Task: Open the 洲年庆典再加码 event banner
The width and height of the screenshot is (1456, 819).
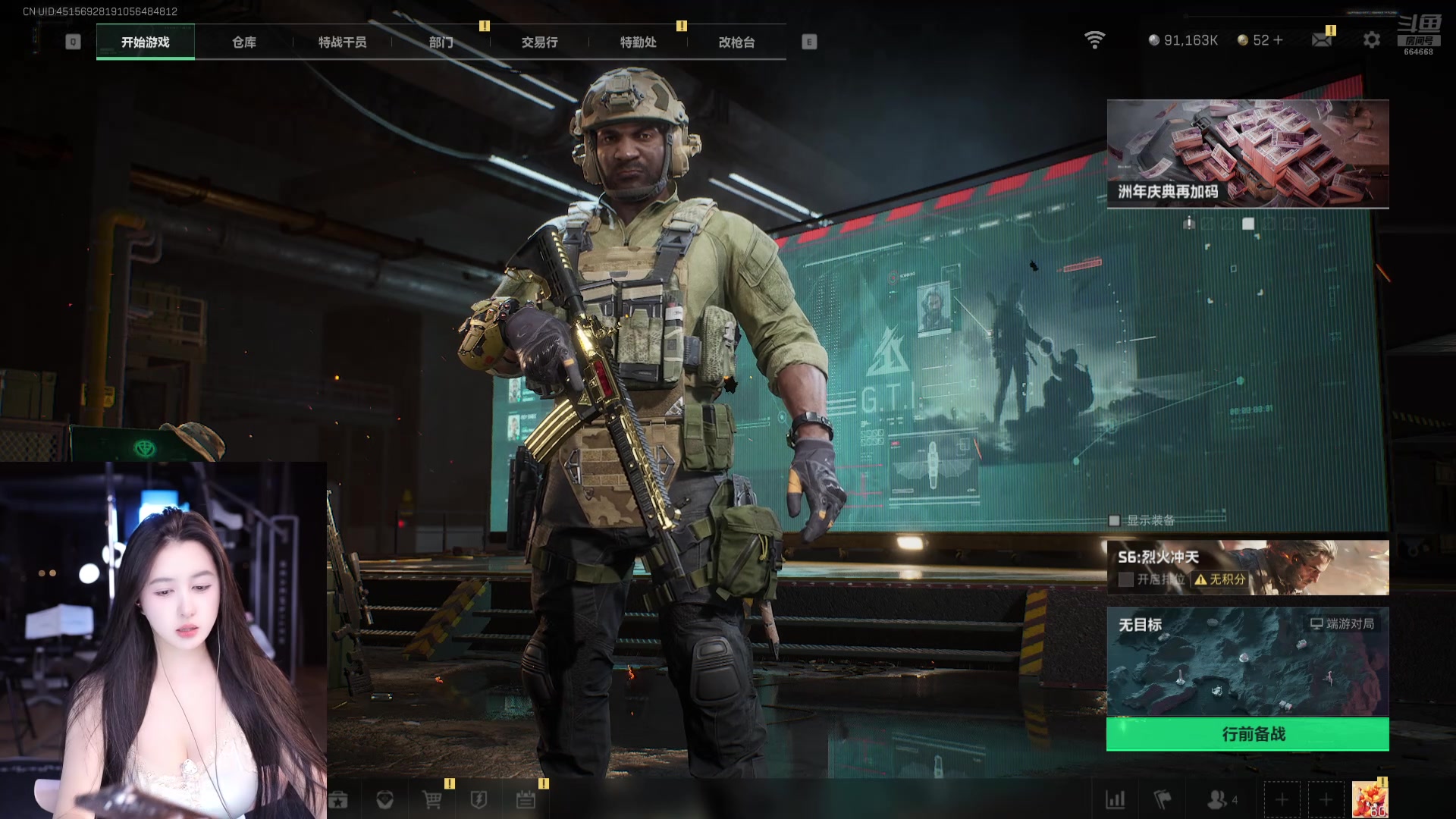Action: pyautogui.click(x=1247, y=153)
